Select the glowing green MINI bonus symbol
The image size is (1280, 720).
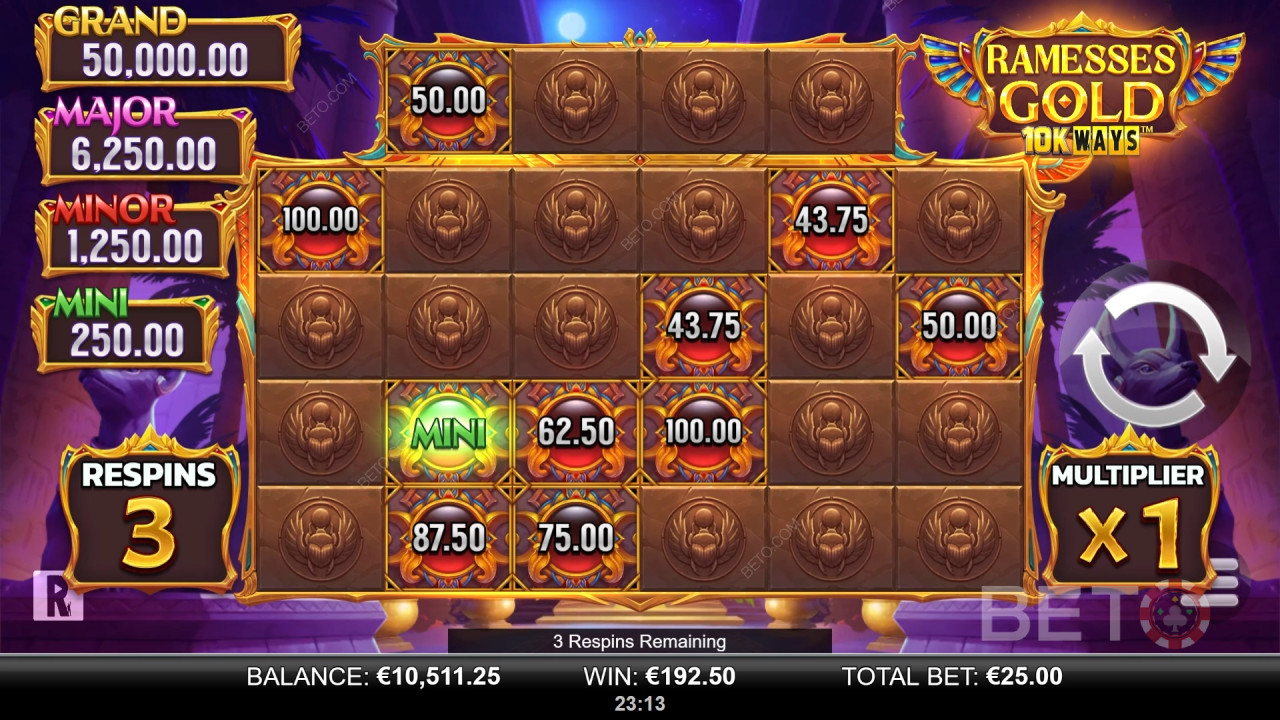[449, 434]
